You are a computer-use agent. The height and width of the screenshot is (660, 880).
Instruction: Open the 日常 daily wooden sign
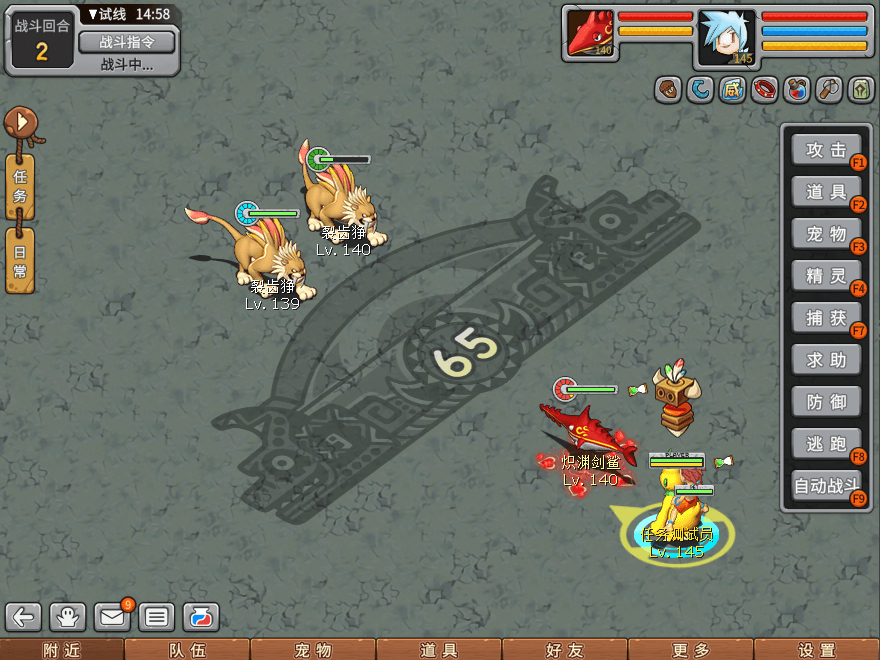pyautogui.click(x=20, y=260)
